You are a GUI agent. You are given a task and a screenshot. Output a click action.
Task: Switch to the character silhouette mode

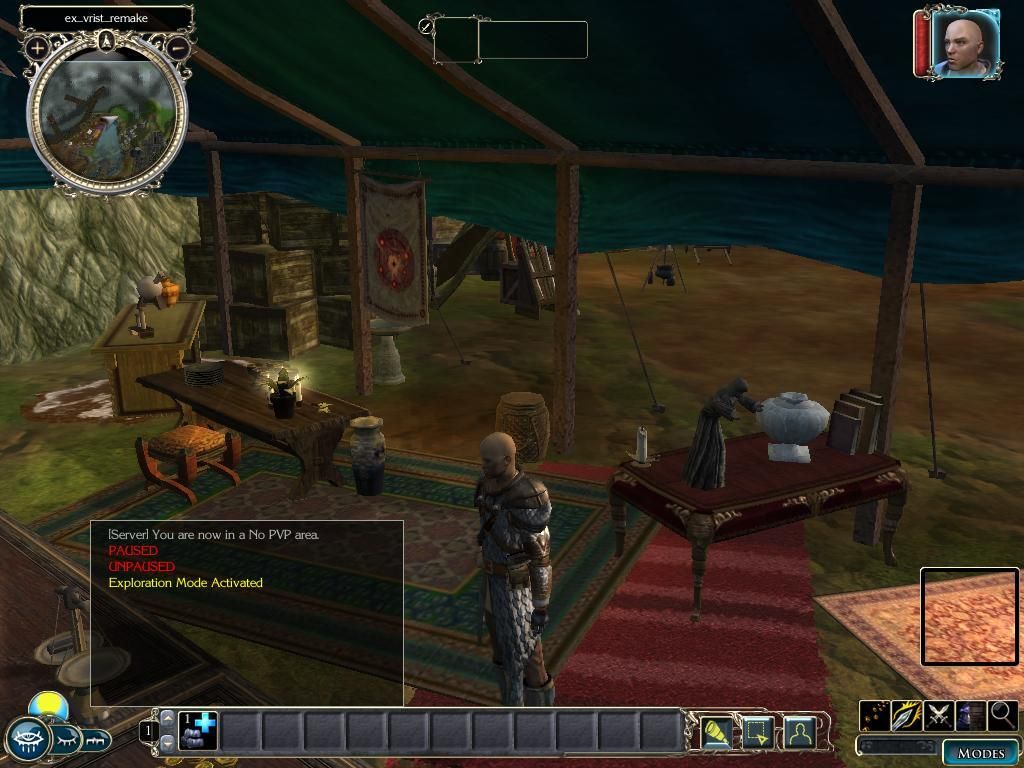click(798, 734)
